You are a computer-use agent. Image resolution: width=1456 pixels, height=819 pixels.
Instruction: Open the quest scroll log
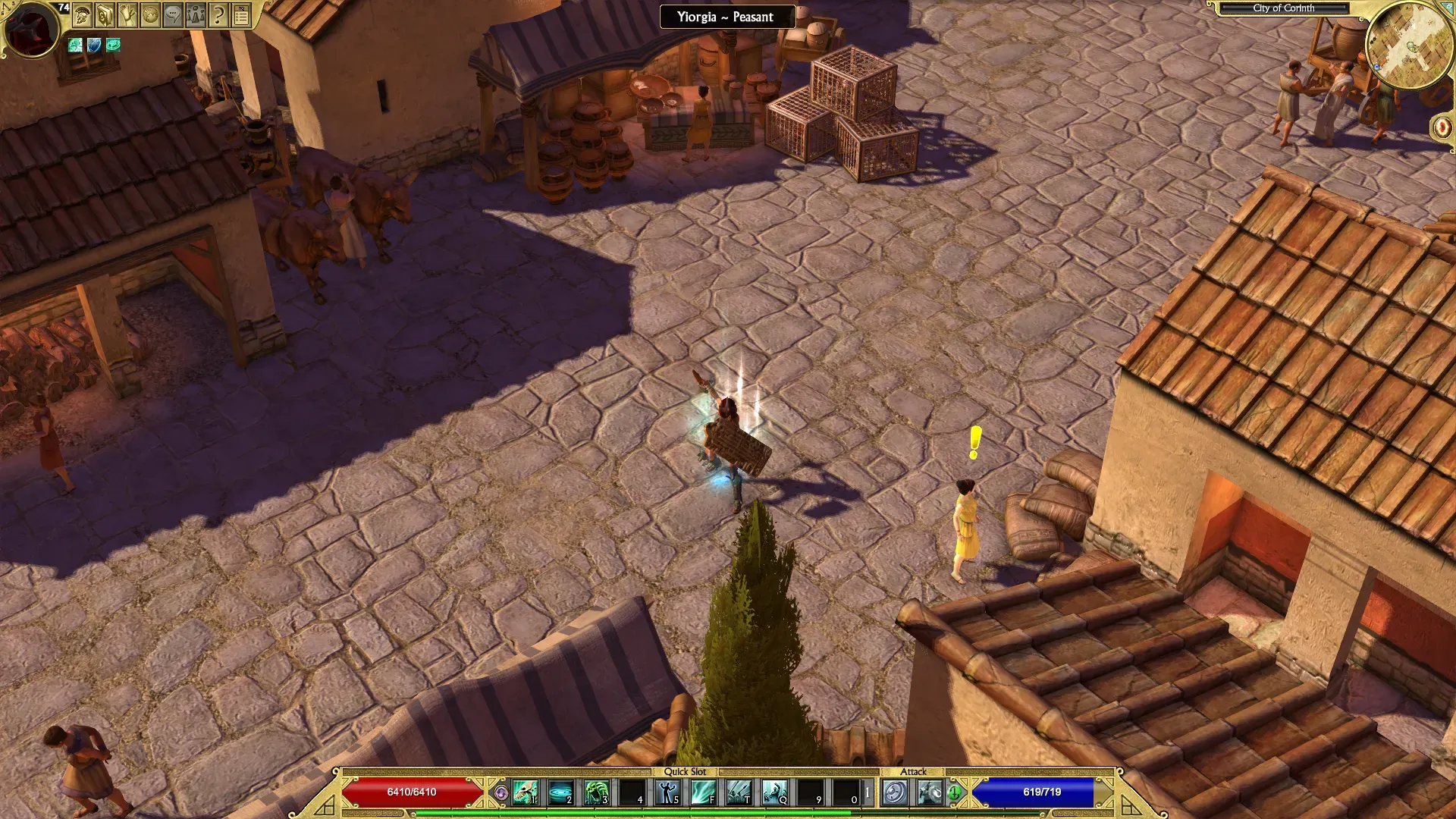point(127,14)
